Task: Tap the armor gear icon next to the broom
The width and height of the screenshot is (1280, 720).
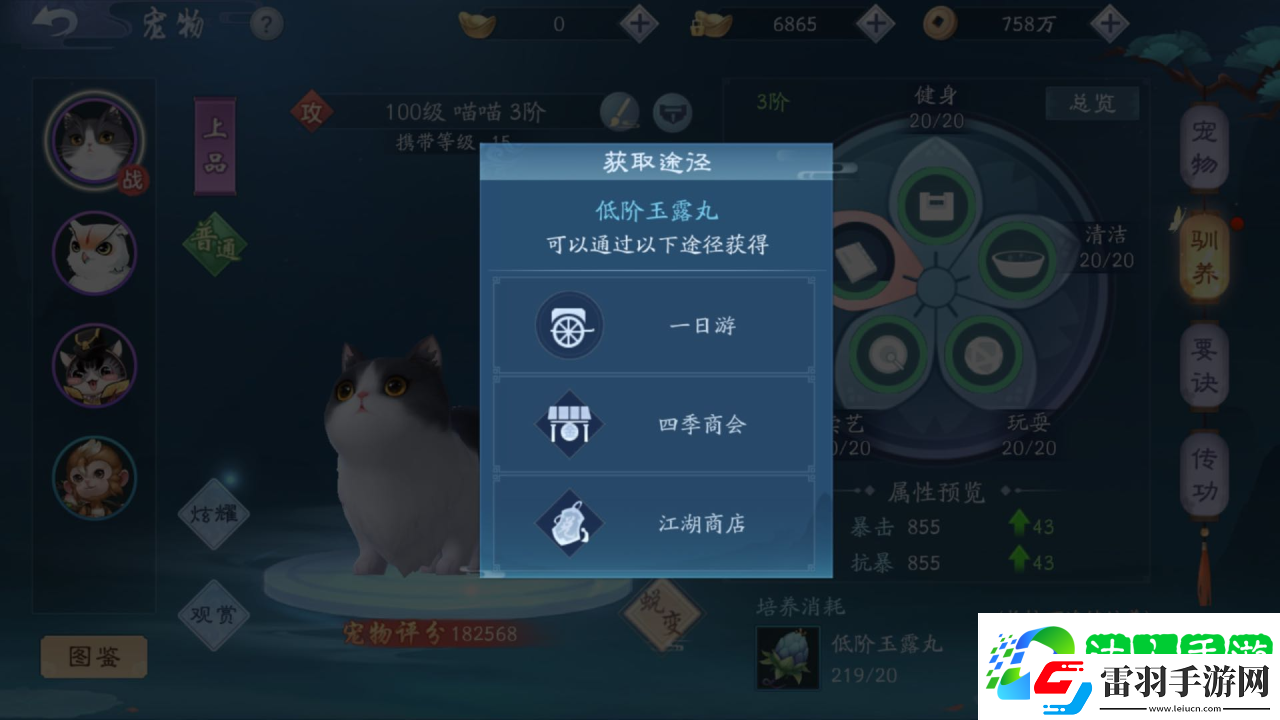Action: pyautogui.click(x=672, y=113)
